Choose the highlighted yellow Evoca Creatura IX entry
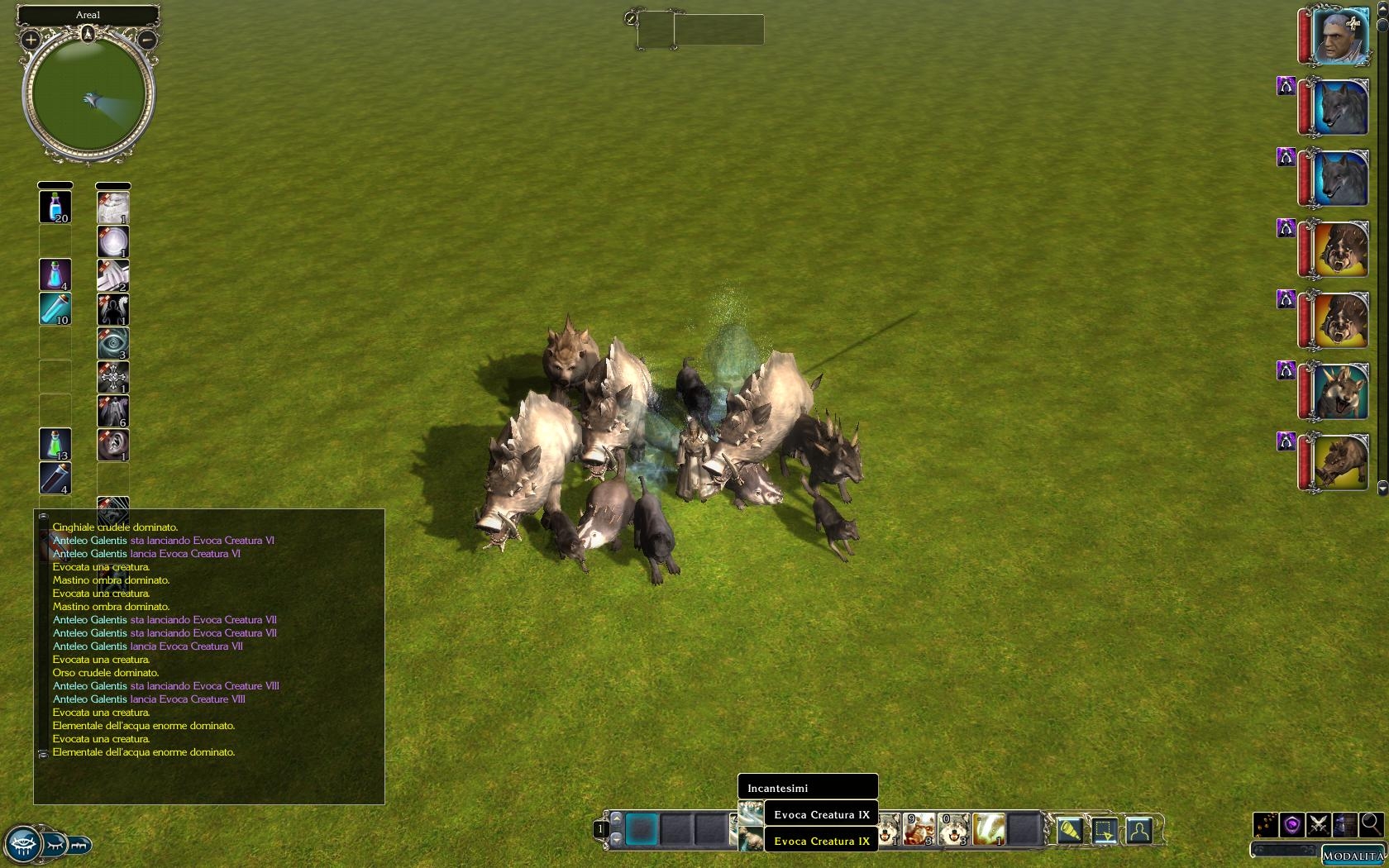 click(x=821, y=841)
